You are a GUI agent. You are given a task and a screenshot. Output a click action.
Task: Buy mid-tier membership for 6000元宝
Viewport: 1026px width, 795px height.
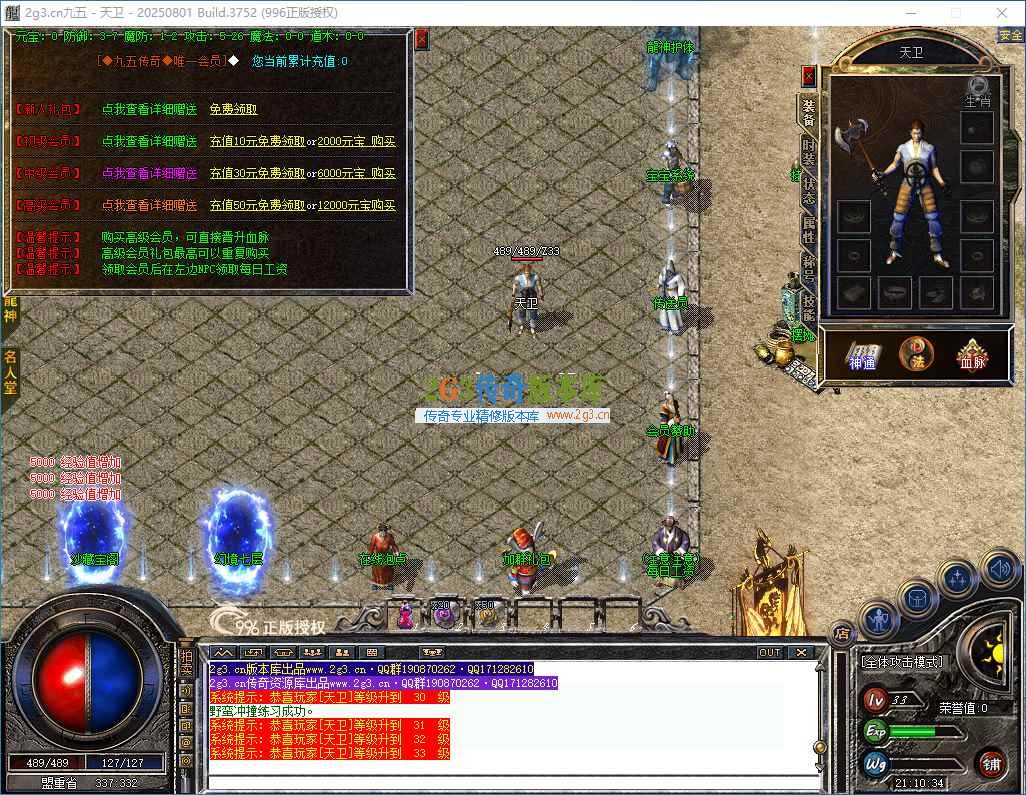pyautogui.click(x=356, y=173)
